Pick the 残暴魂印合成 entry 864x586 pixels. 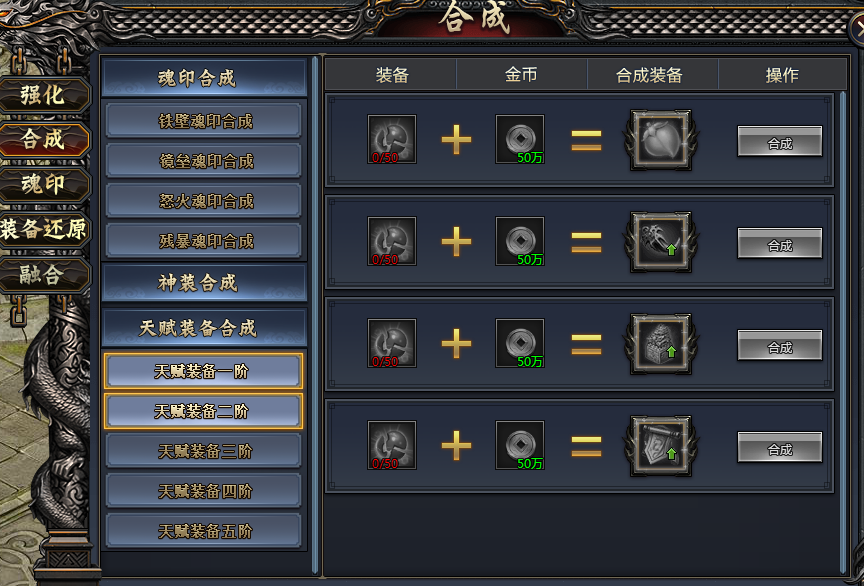204,241
